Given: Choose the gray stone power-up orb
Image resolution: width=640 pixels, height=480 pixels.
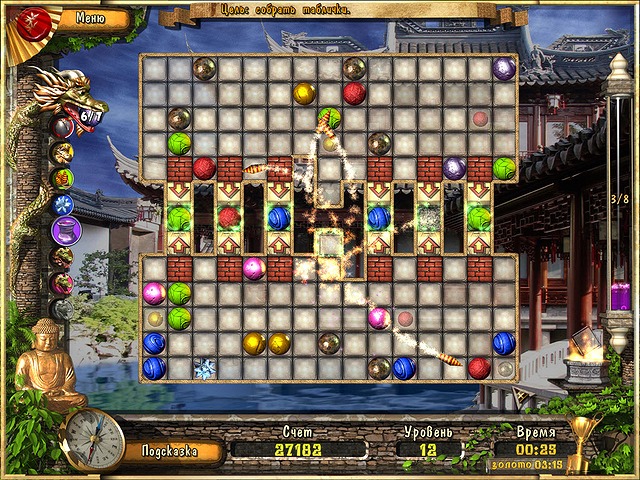Looking at the screenshot, I should [63, 309].
